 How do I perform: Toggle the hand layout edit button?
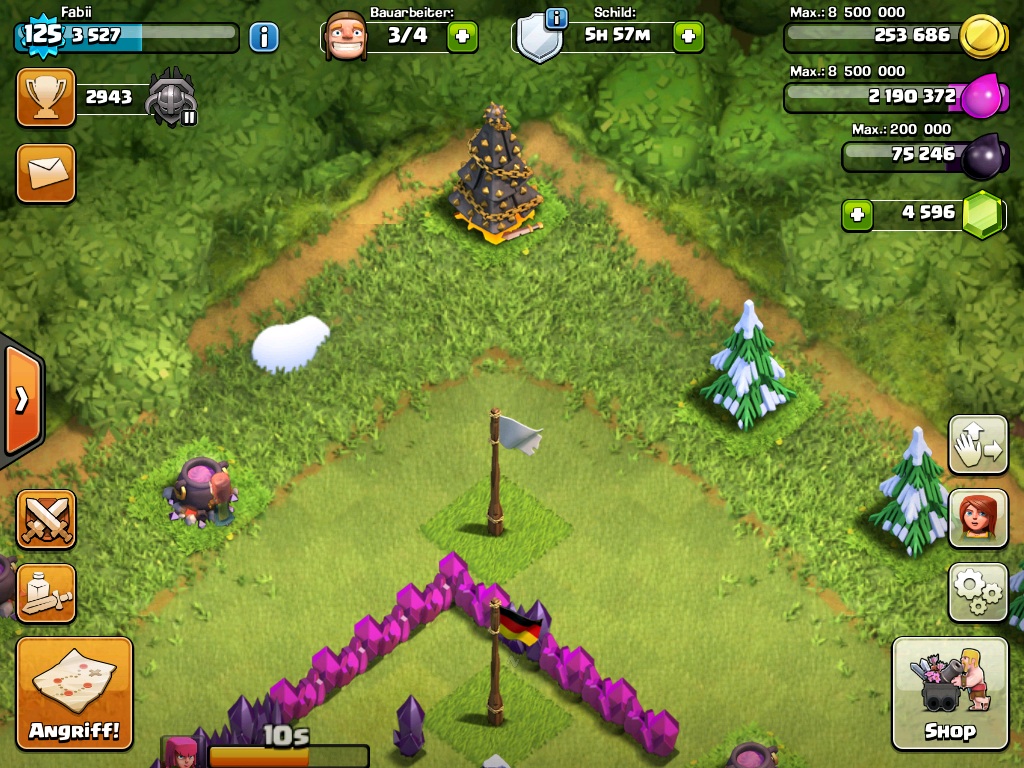click(x=978, y=444)
